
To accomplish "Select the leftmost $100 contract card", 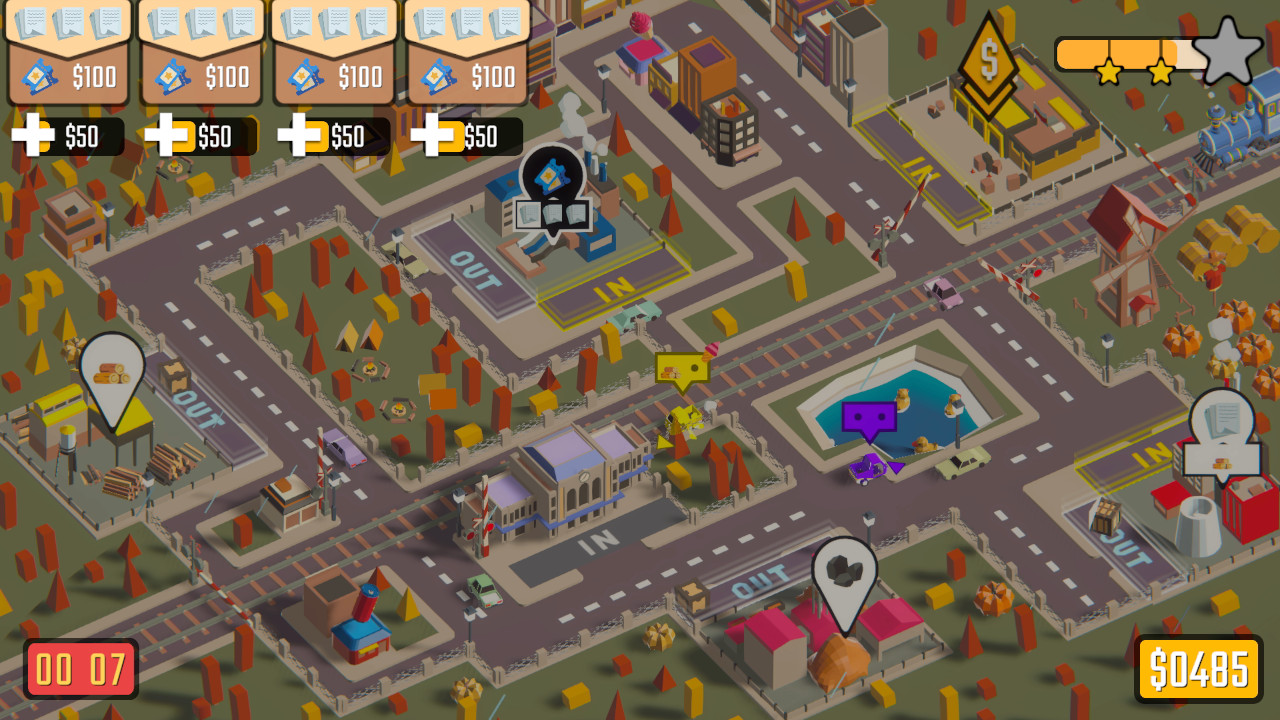I will (68, 55).
